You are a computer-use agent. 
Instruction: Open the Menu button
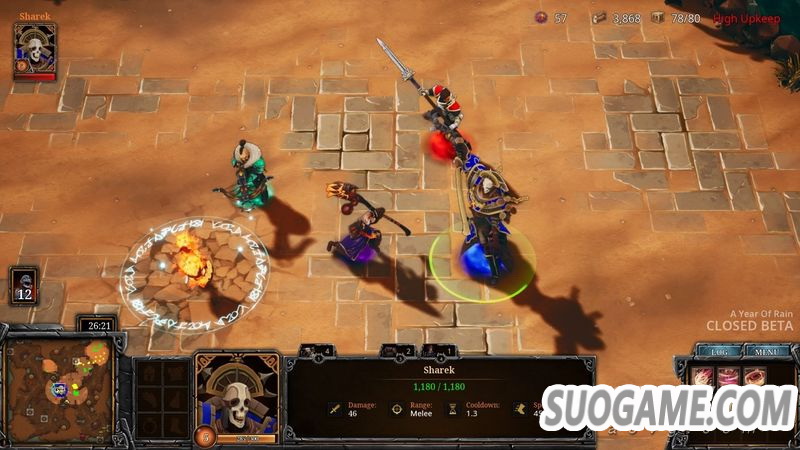pyautogui.click(x=767, y=351)
